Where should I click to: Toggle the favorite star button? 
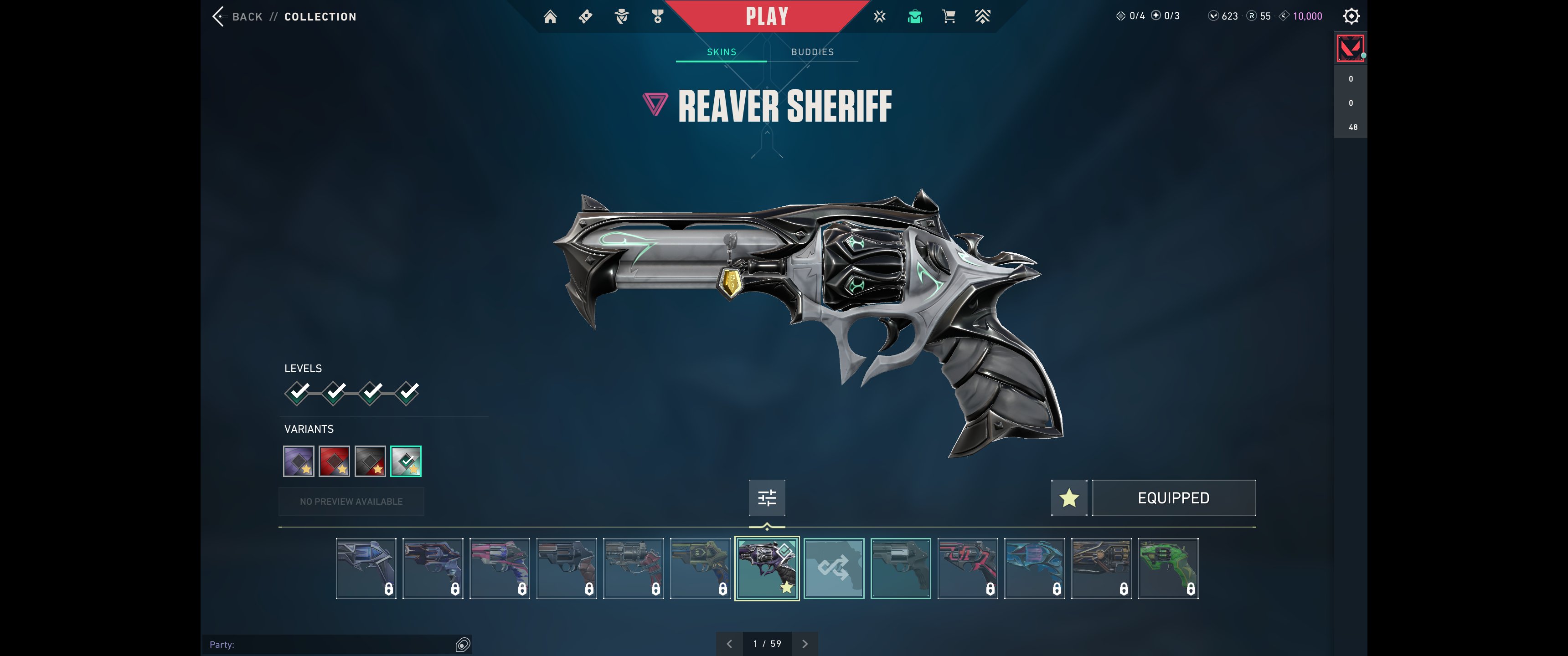1069,498
